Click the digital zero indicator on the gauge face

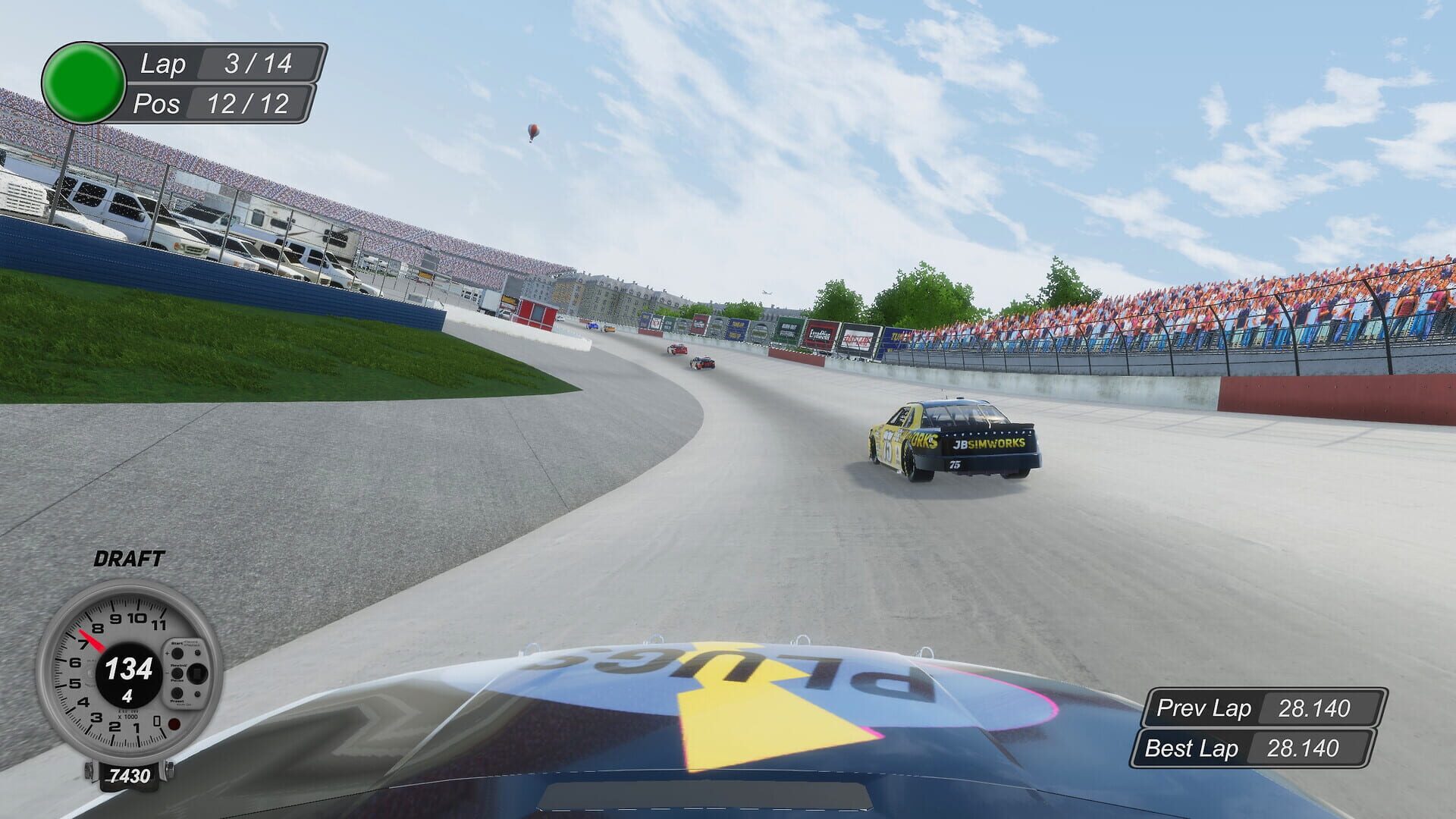click(156, 721)
